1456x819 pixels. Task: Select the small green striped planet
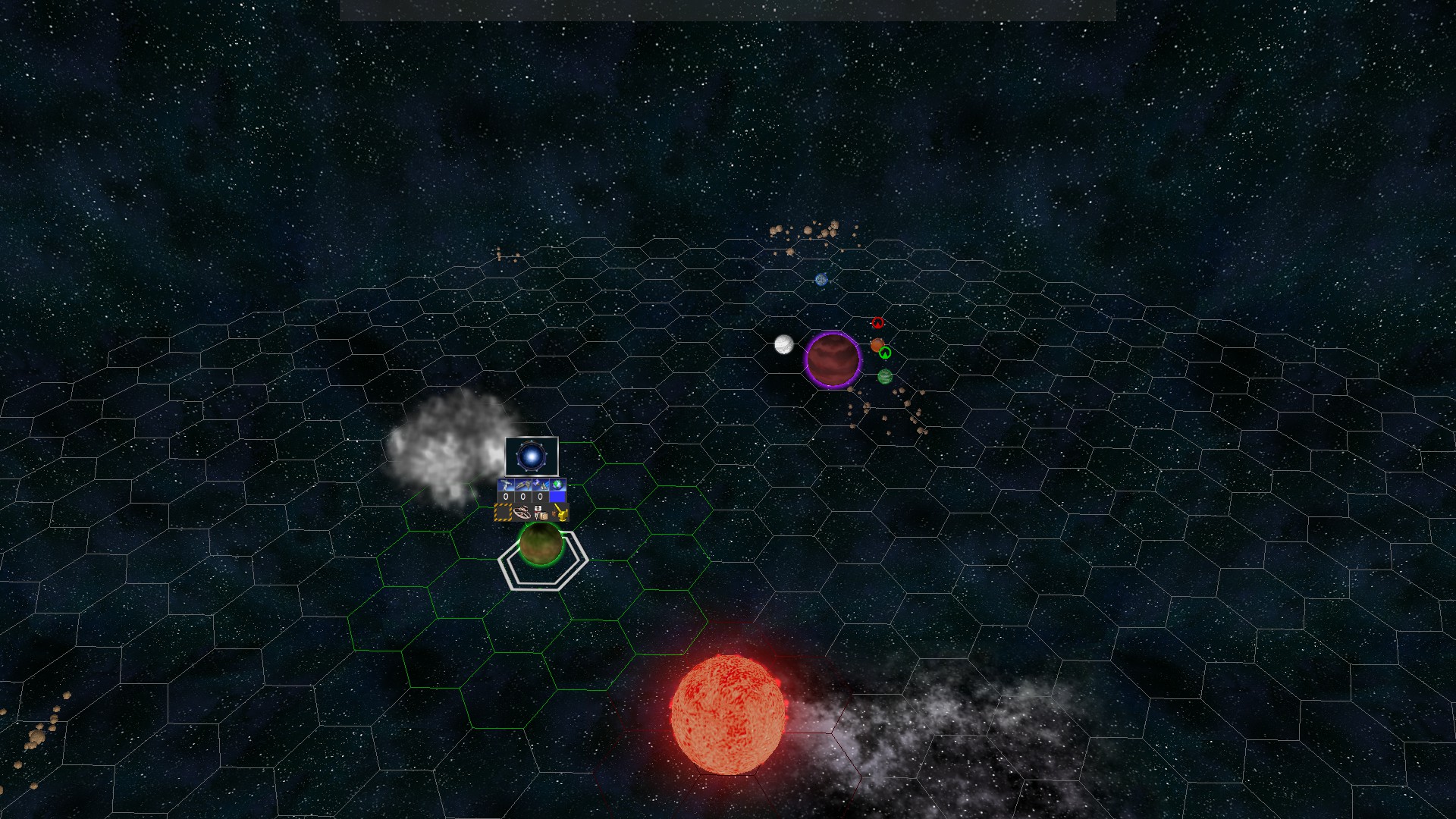pos(885,377)
